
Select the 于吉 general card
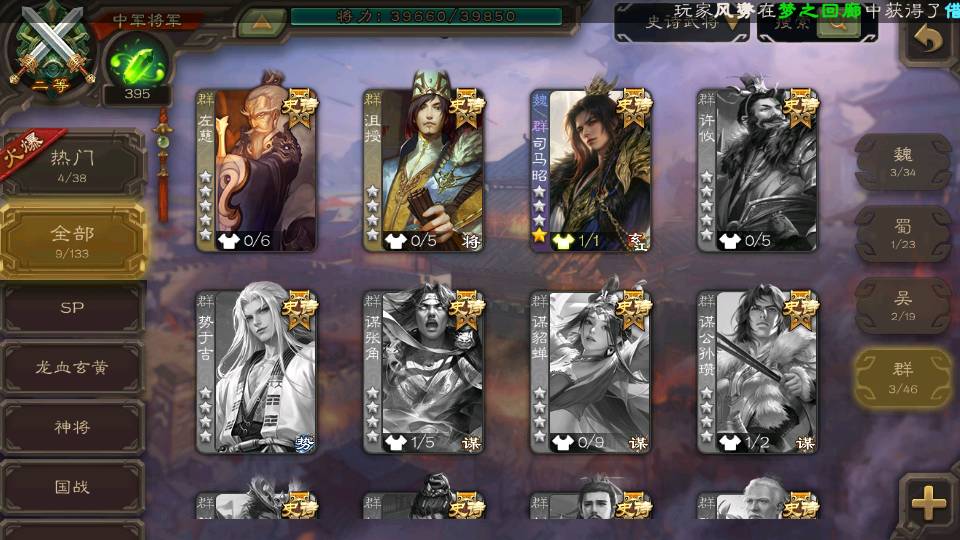(x=256, y=371)
